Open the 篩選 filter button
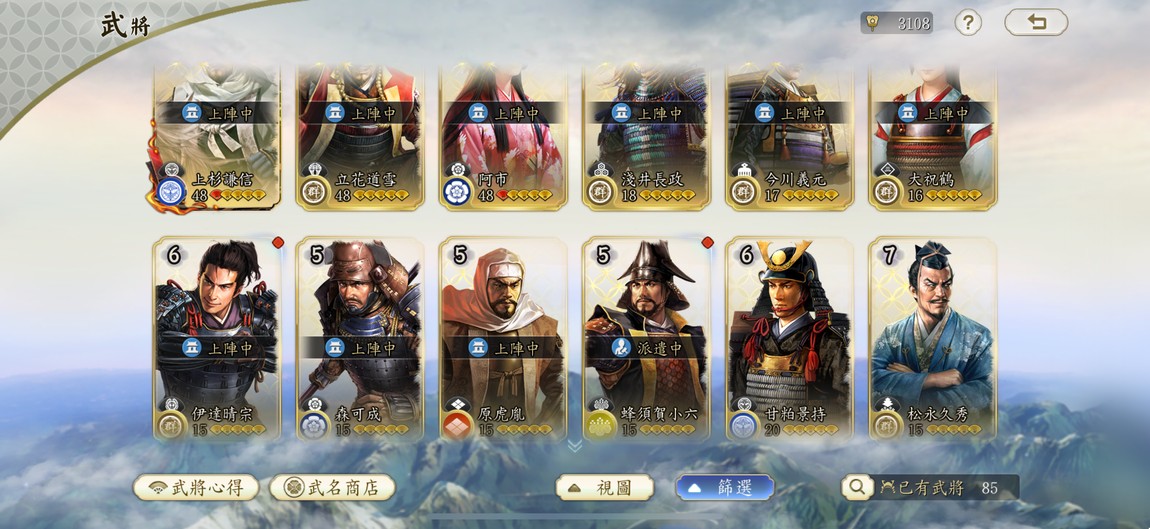 pyautogui.click(x=725, y=487)
